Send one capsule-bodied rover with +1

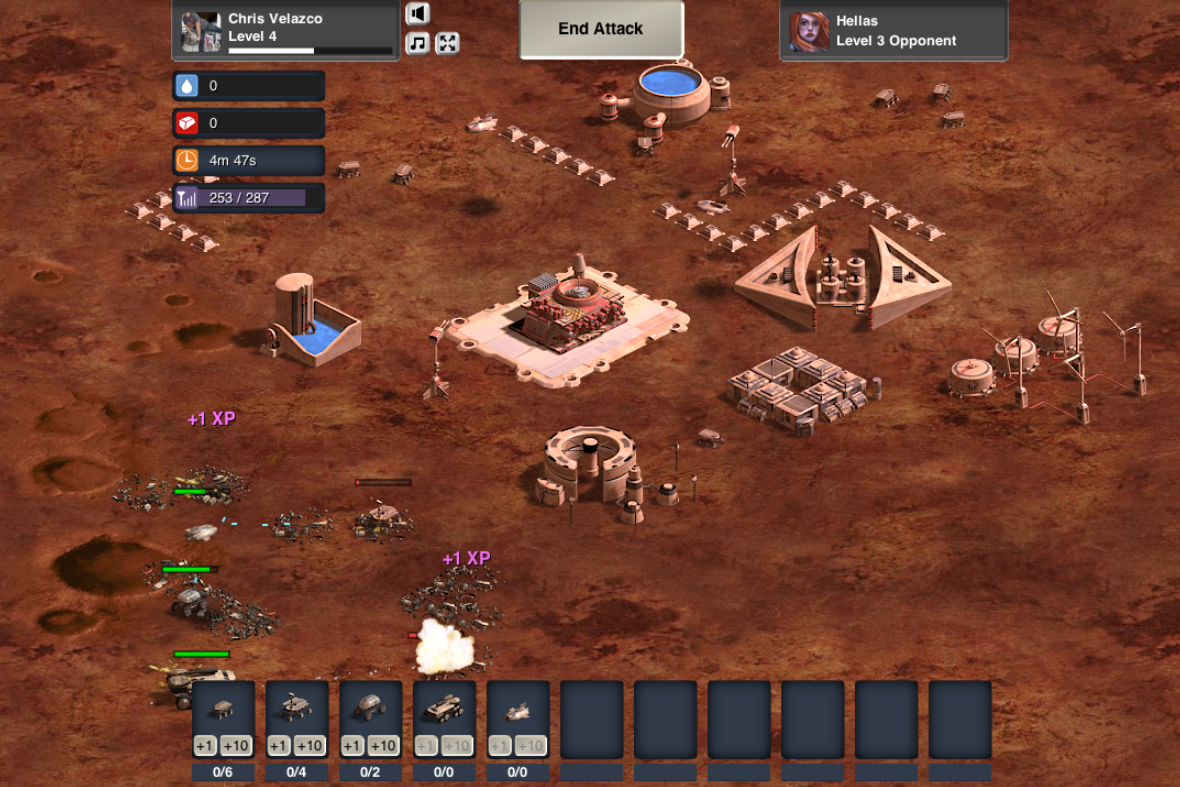[x=352, y=746]
